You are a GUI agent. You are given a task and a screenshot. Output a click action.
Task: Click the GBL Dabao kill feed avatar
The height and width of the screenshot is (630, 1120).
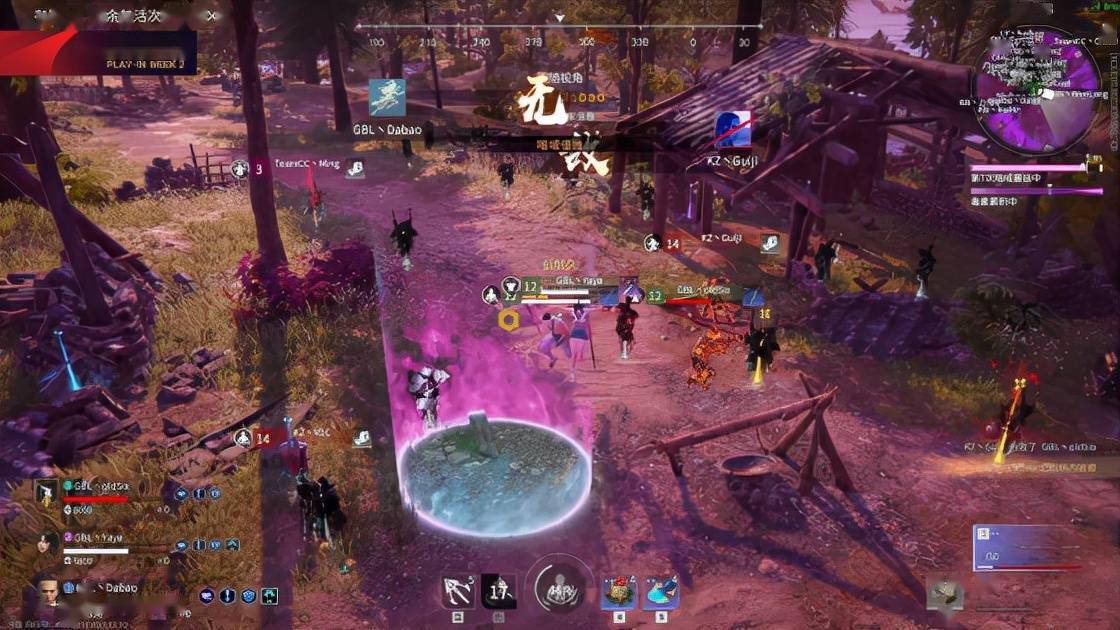(x=387, y=98)
